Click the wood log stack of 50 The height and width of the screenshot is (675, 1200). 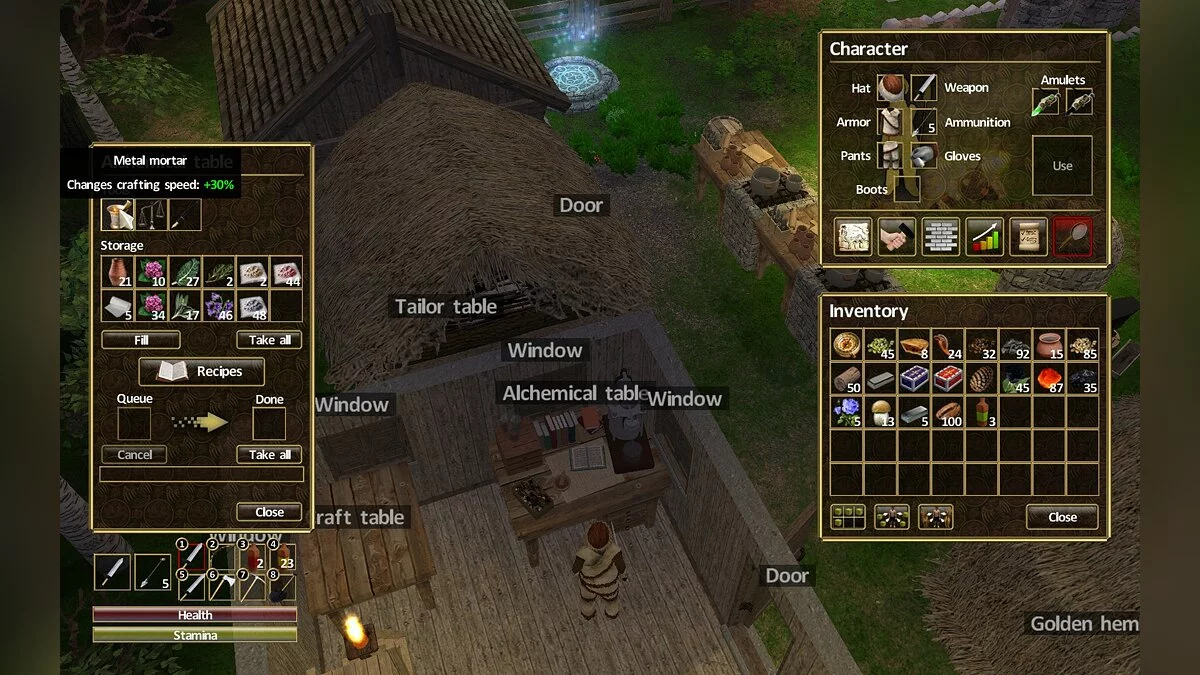coord(847,378)
